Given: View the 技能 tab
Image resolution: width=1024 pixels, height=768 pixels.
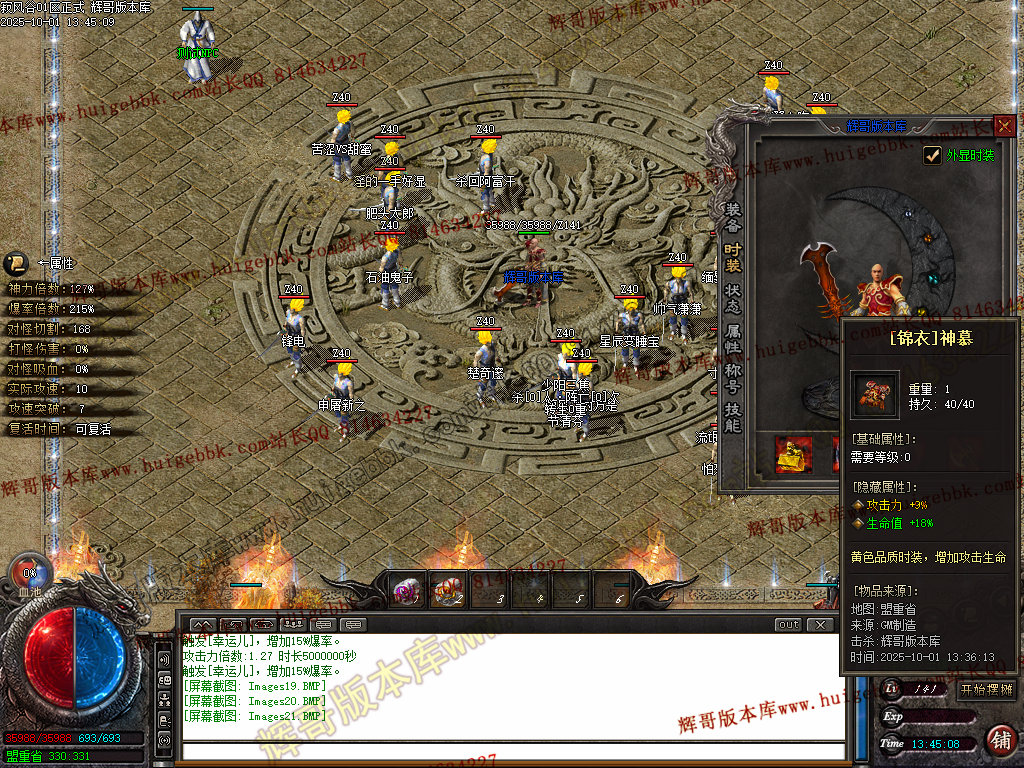Looking at the screenshot, I should pyautogui.click(x=733, y=417).
